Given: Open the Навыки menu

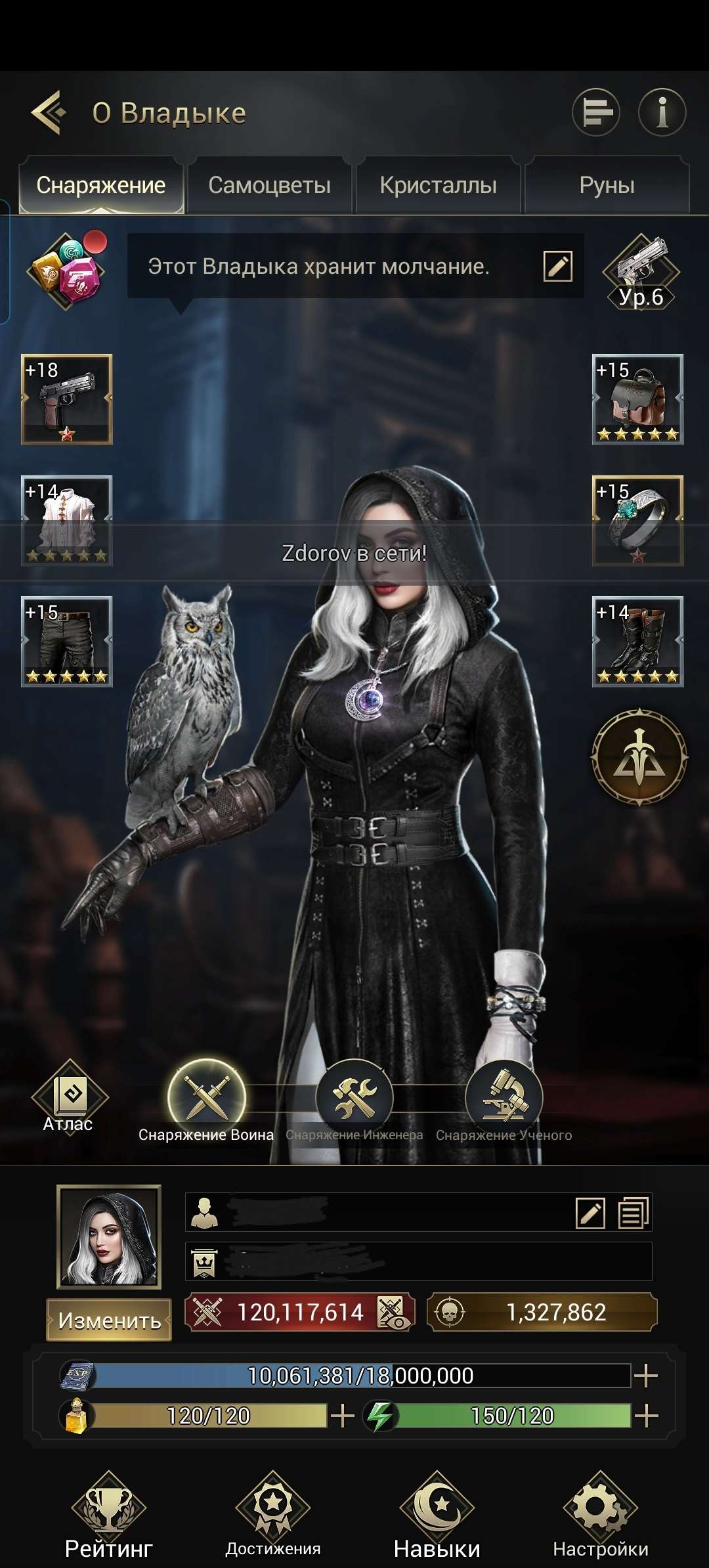Looking at the screenshot, I should pos(437,1514).
